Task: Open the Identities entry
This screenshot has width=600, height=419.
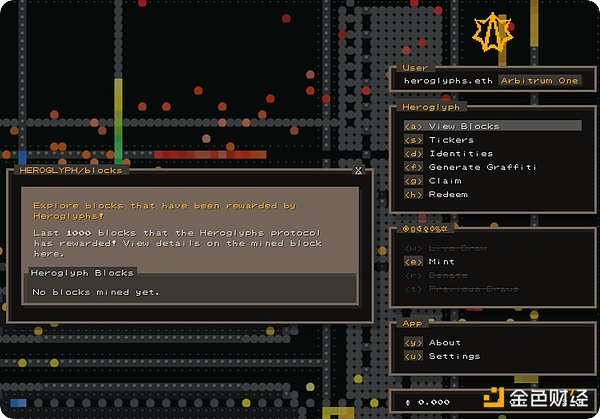Action: point(460,154)
